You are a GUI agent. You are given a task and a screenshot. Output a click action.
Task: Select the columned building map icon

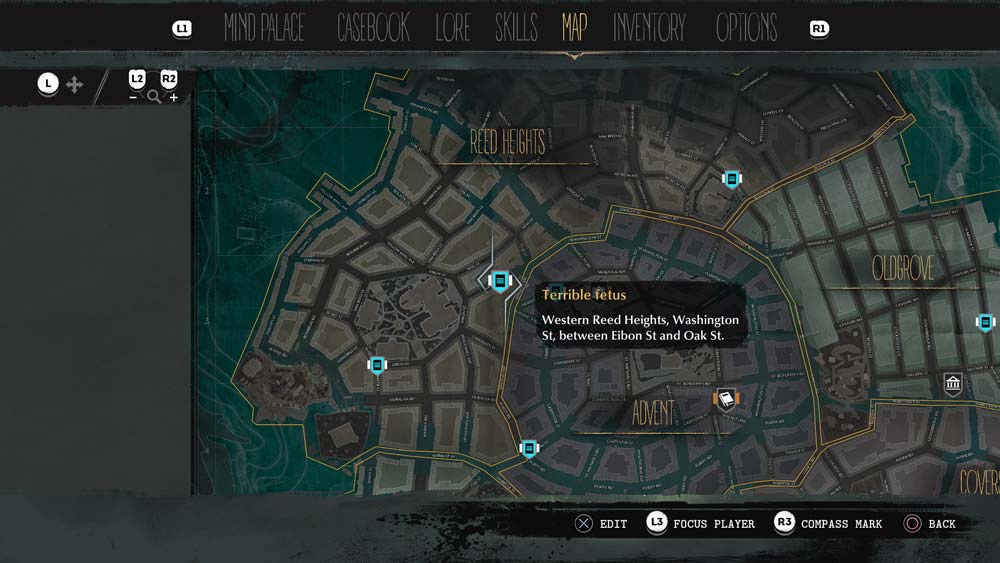pos(953,384)
